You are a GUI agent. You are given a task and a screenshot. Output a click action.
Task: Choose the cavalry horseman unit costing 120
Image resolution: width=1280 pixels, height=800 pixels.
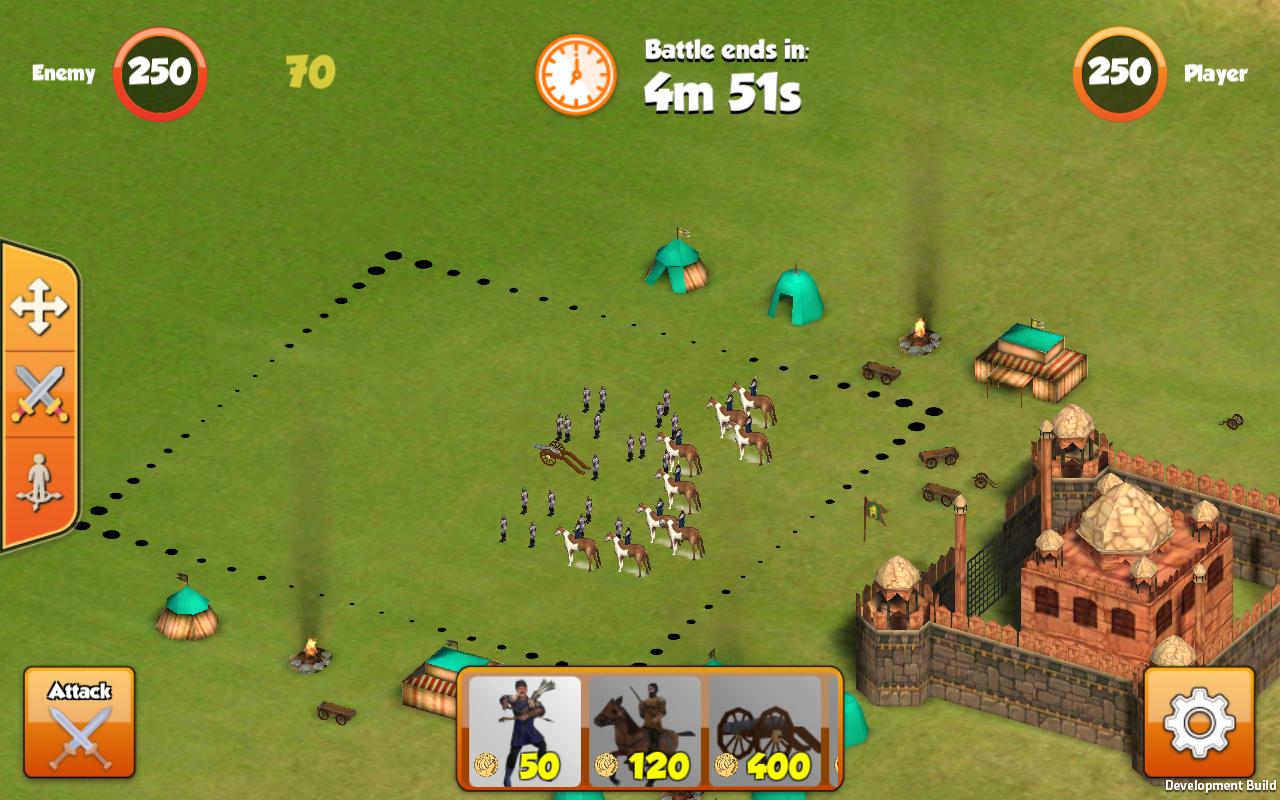coord(645,731)
